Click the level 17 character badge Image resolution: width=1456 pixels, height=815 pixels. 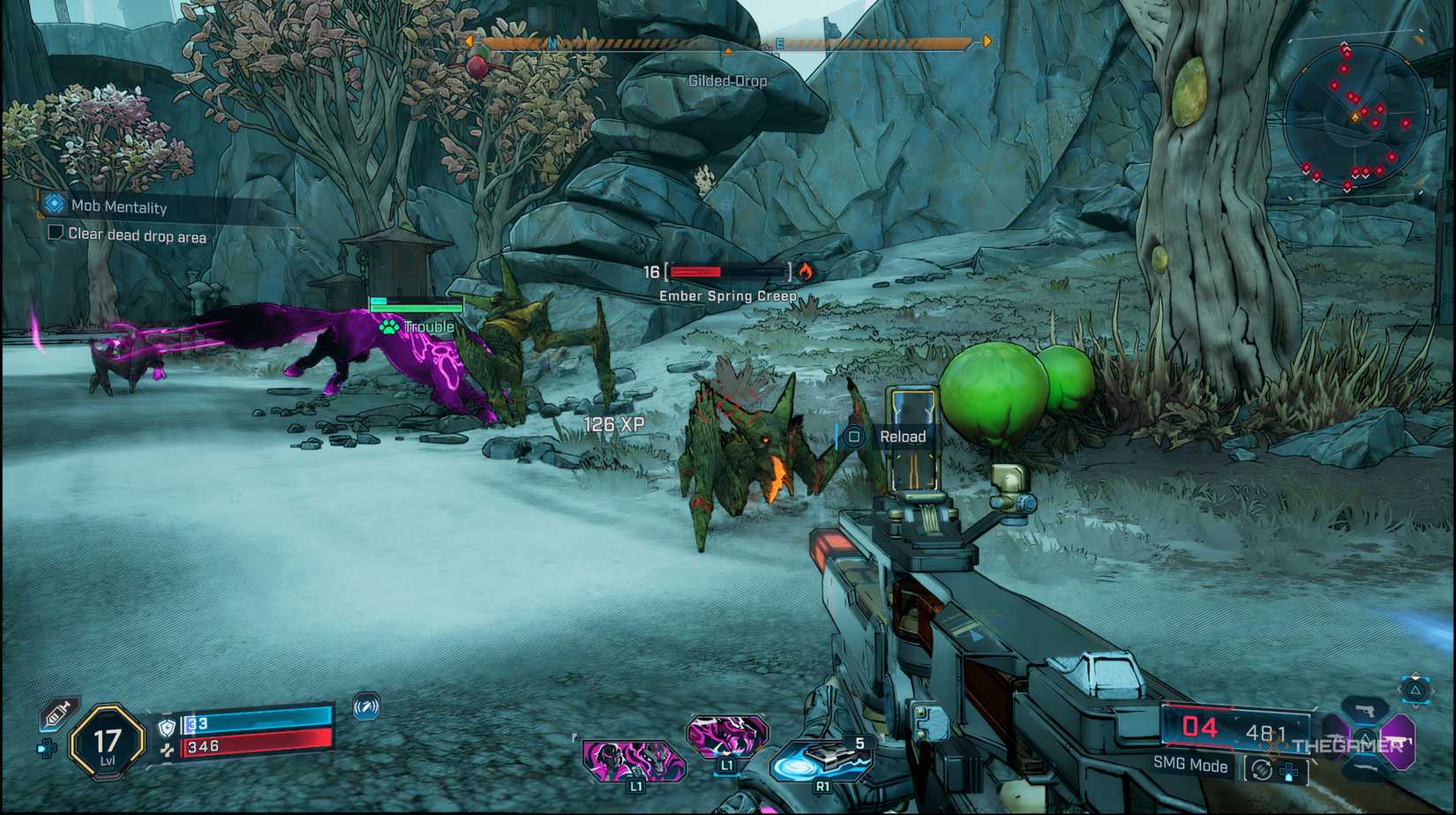107,743
